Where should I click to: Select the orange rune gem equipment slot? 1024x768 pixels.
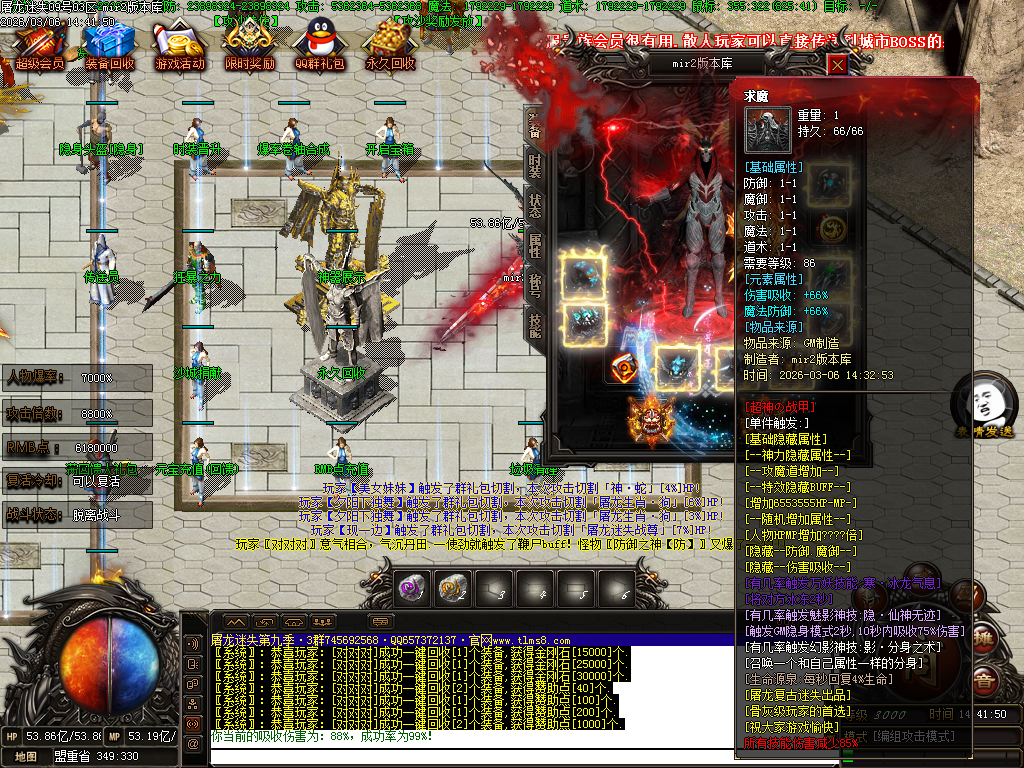[627, 368]
